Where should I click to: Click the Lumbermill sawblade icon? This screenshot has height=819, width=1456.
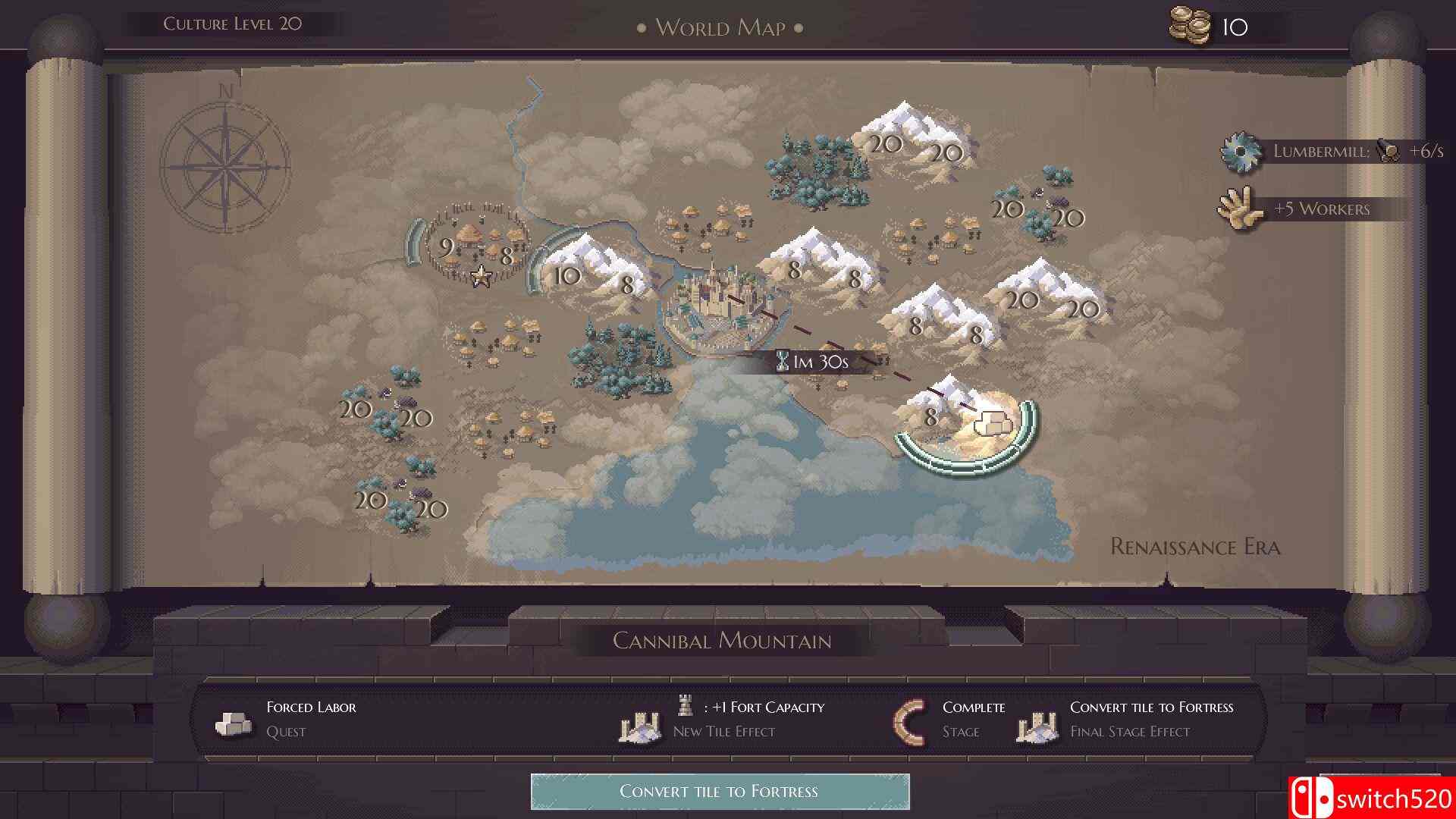click(x=1241, y=150)
